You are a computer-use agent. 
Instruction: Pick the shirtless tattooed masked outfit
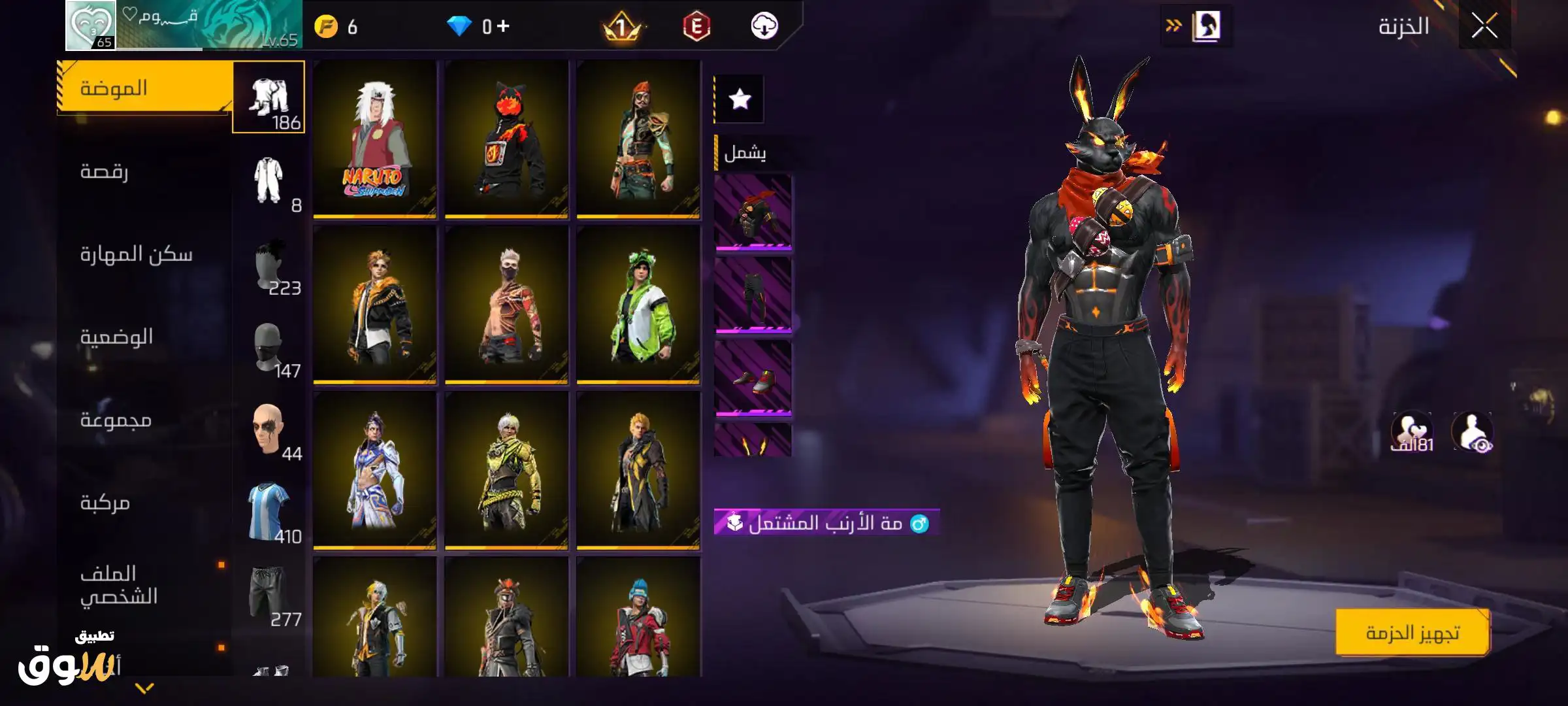[x=506, y=304]
